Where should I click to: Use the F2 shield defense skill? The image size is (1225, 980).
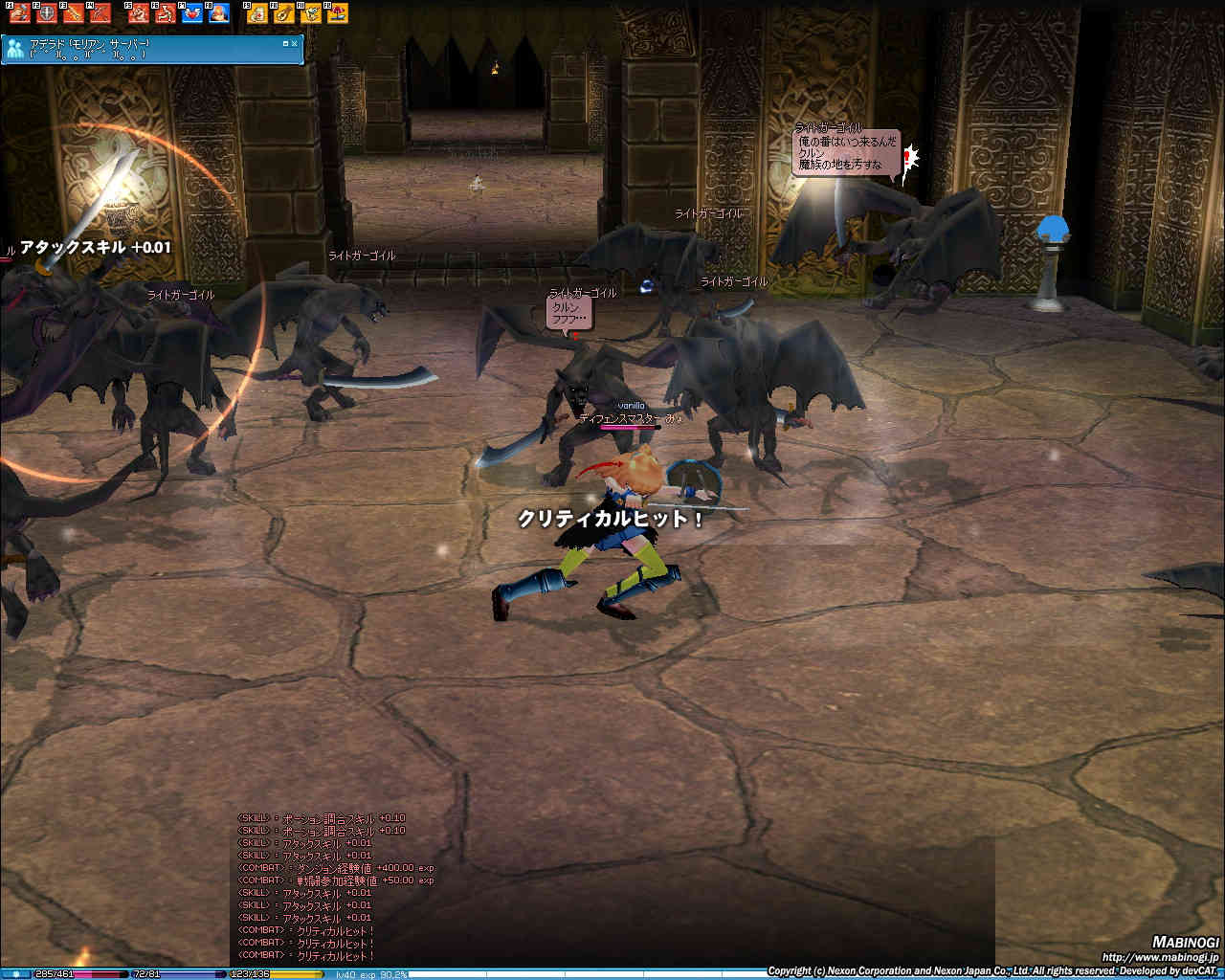pyautogui.click(x=46, y=13)
